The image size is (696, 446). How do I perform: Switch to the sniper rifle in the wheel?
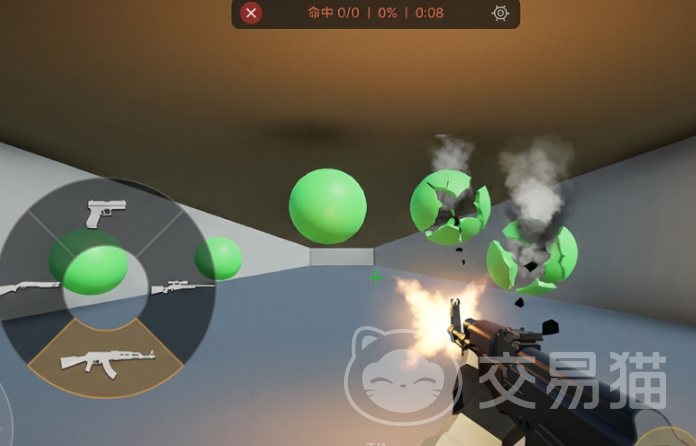tap(183, 288)
